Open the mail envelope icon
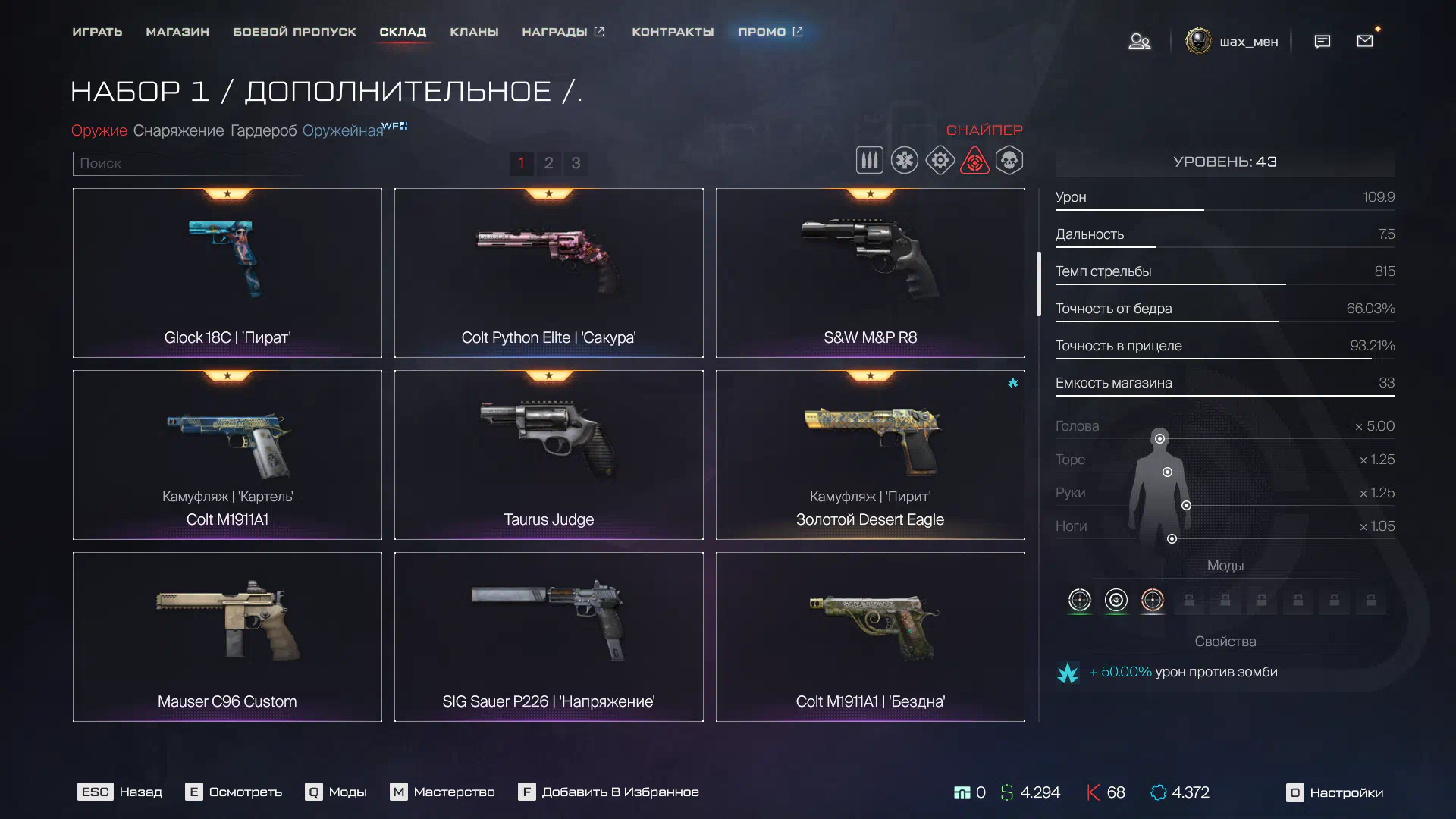1456x819 pixels. (x=1365, y=41)
